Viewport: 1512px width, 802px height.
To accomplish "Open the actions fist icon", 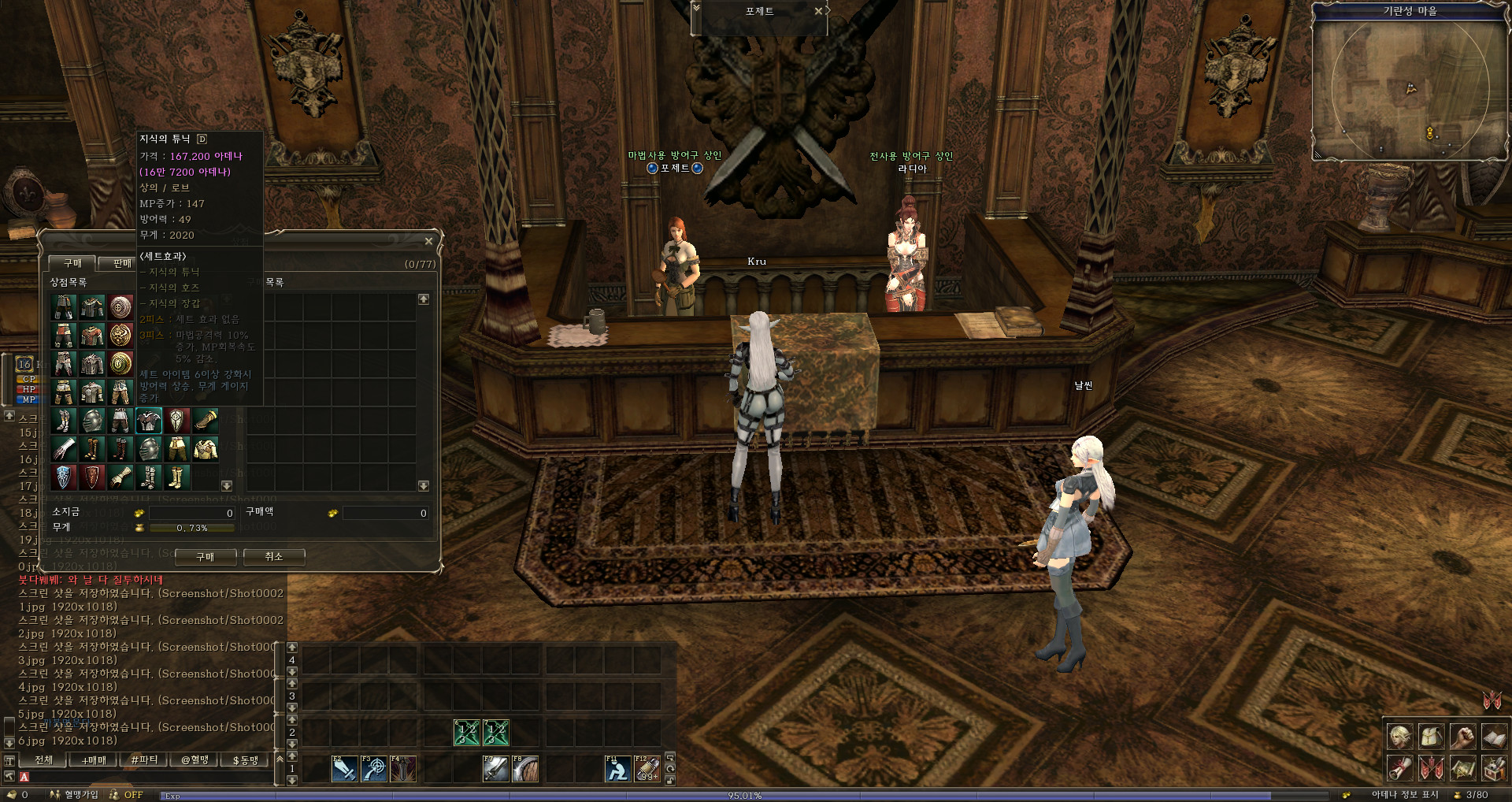I will point(1462,737).
